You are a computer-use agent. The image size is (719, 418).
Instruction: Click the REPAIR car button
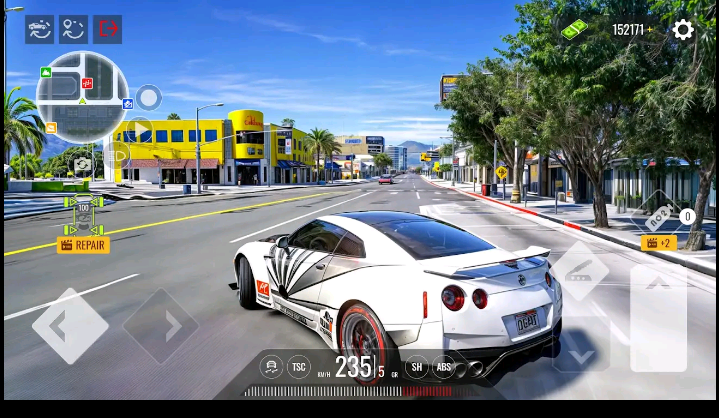click(83, 244)
